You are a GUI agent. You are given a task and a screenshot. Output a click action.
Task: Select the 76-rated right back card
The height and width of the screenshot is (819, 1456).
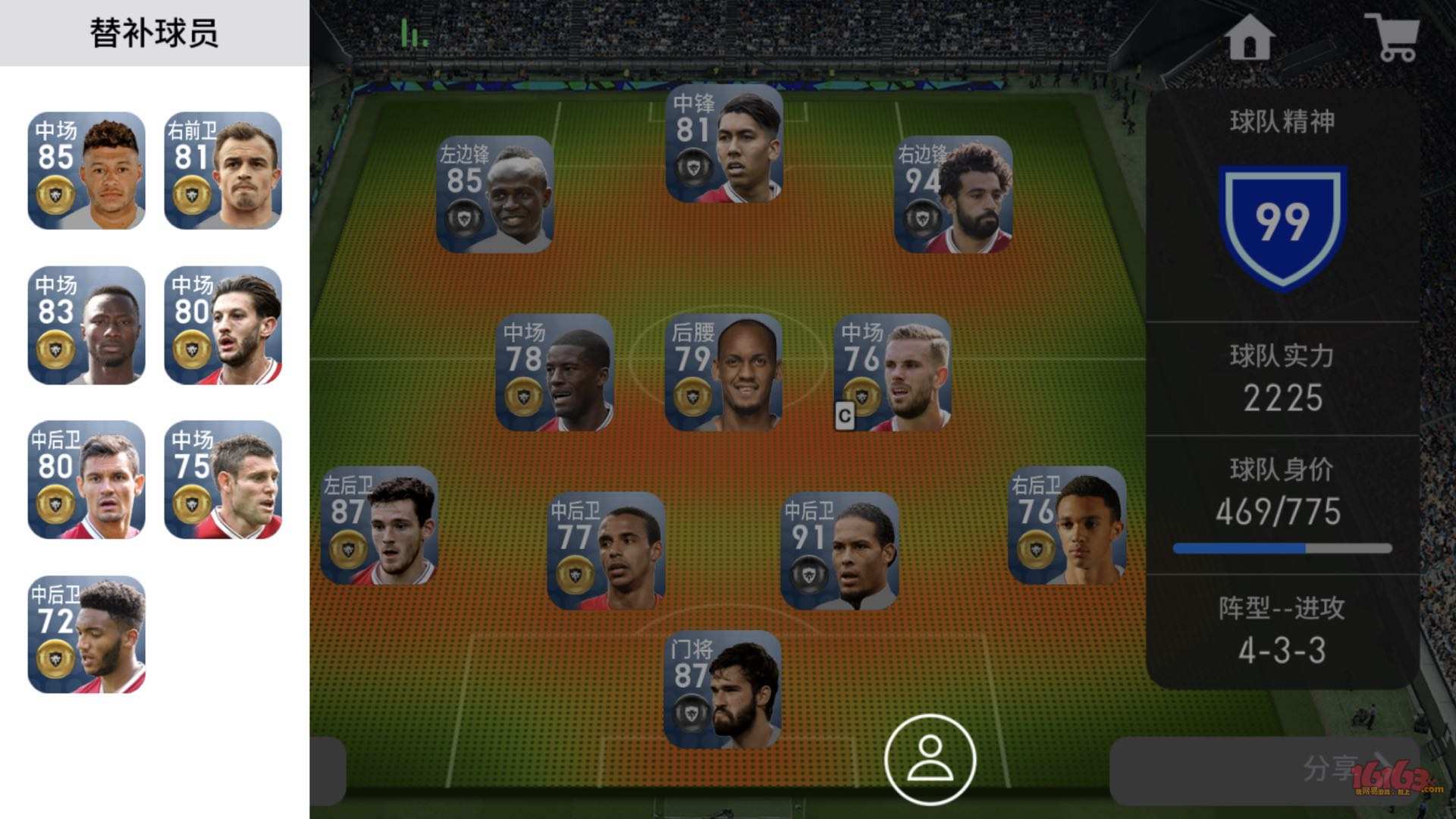(1067, 526)
